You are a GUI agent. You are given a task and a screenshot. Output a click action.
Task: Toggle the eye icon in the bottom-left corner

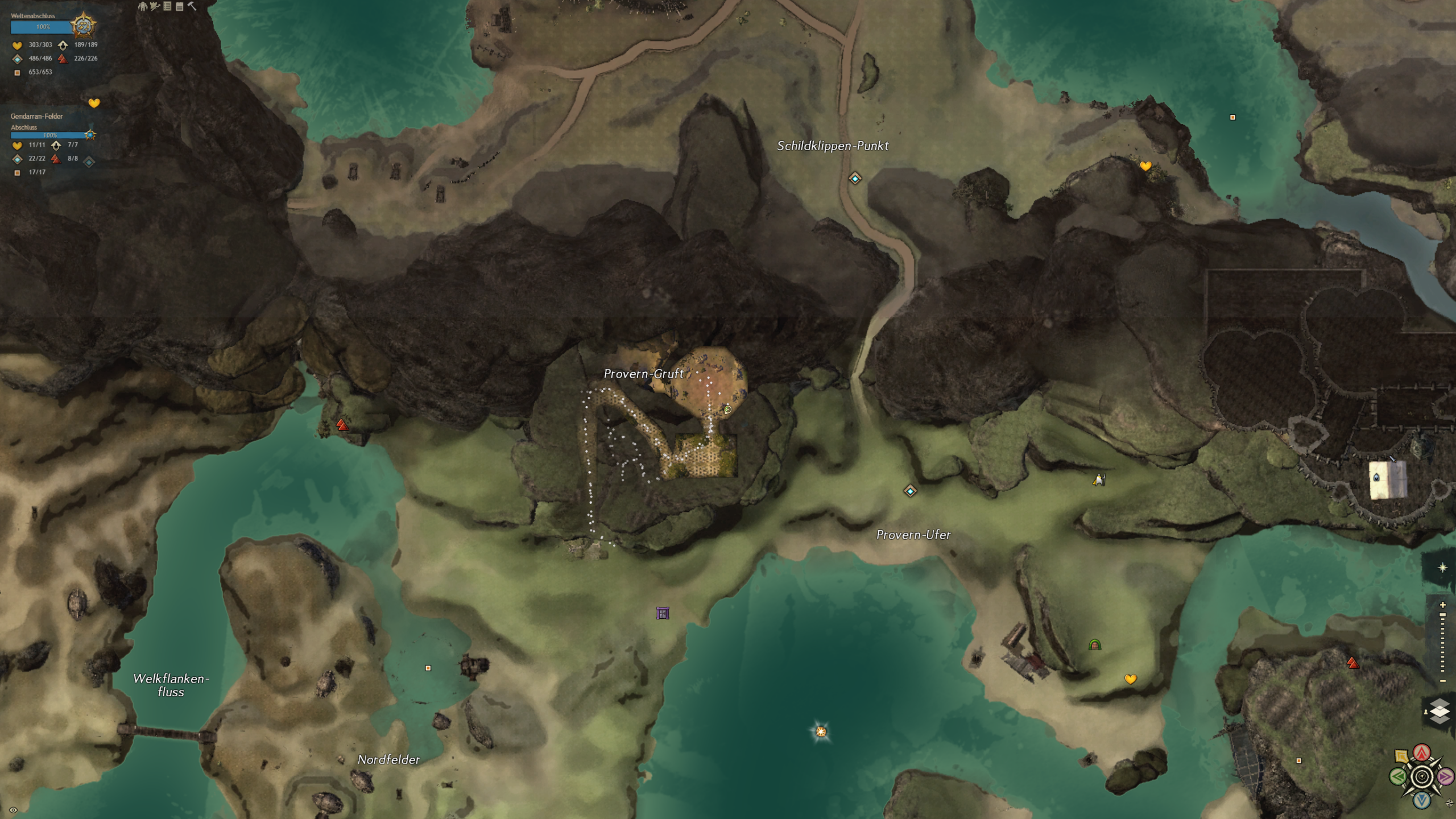(13, 810)
